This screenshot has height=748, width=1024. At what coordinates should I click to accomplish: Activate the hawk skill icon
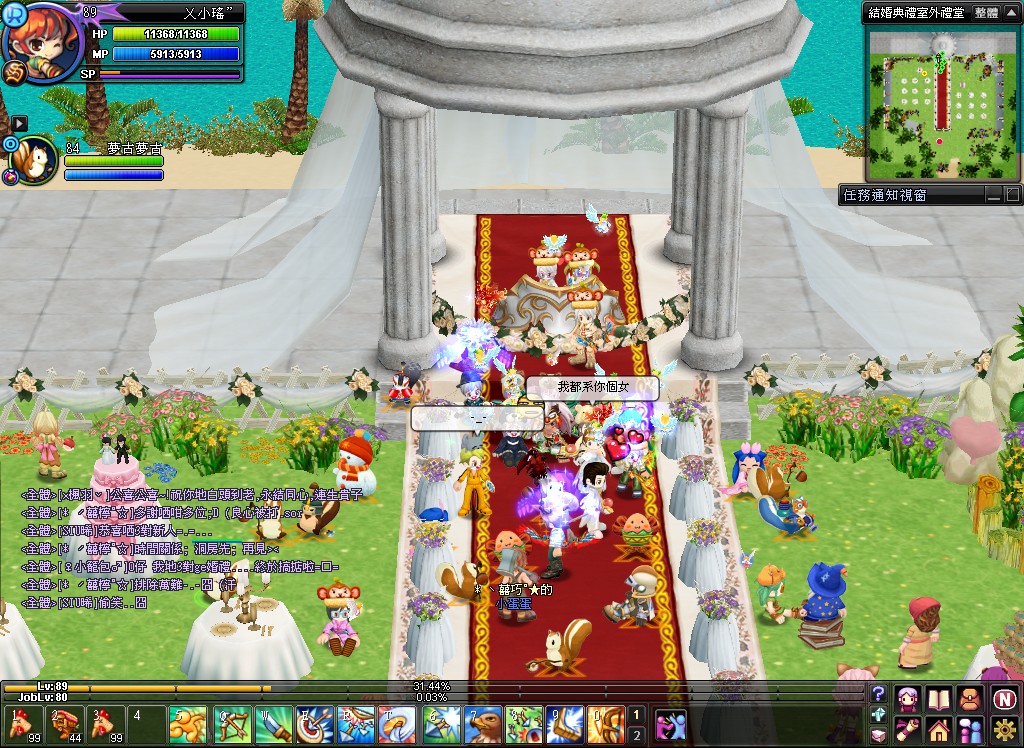coord(482,725)
